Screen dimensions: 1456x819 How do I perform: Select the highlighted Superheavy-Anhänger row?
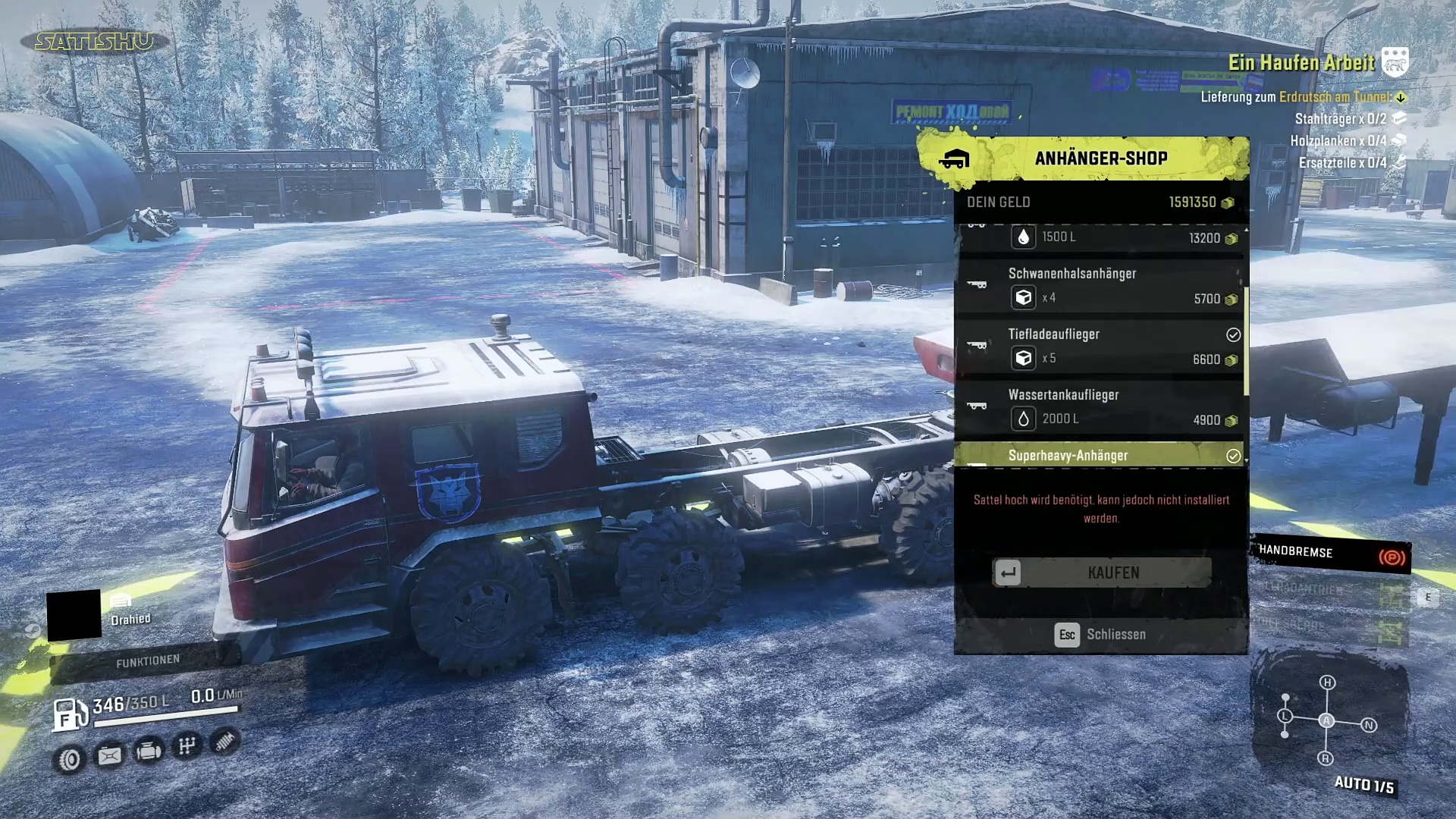coord(1100,455)
